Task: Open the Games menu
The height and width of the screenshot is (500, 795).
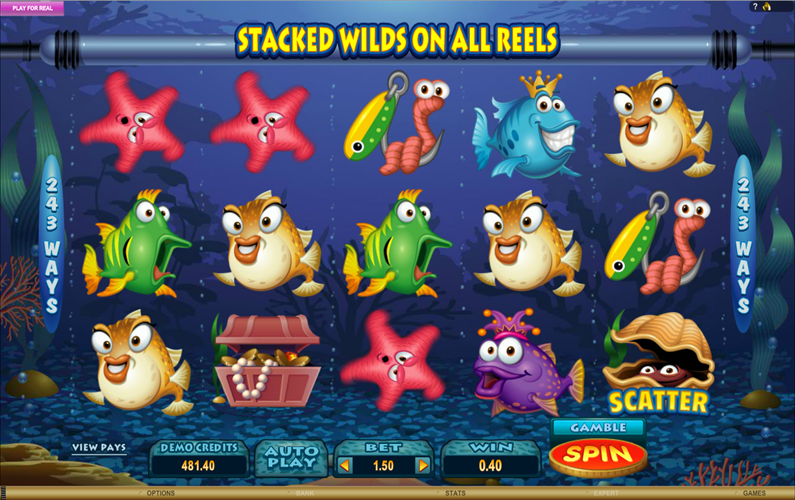Action: [x=753, y=493]
